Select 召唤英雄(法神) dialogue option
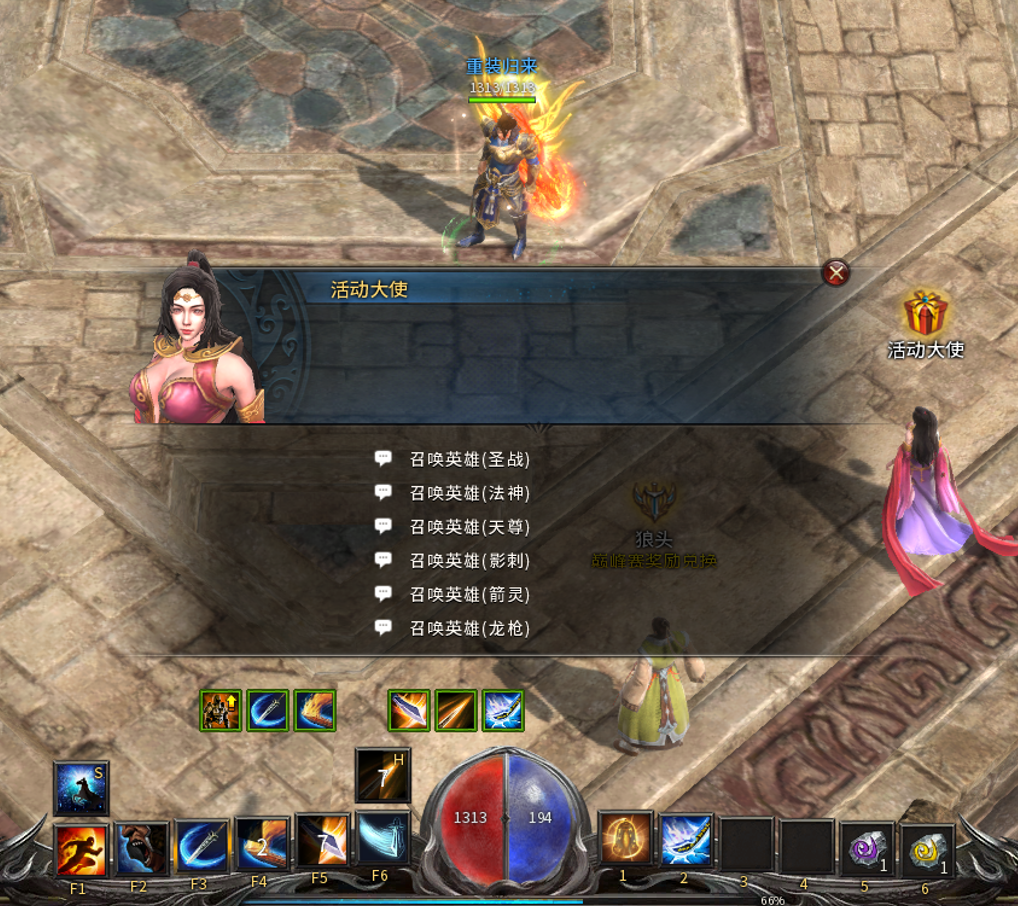1018x906 pixels. pyautogui.click(x=469, y=493)
